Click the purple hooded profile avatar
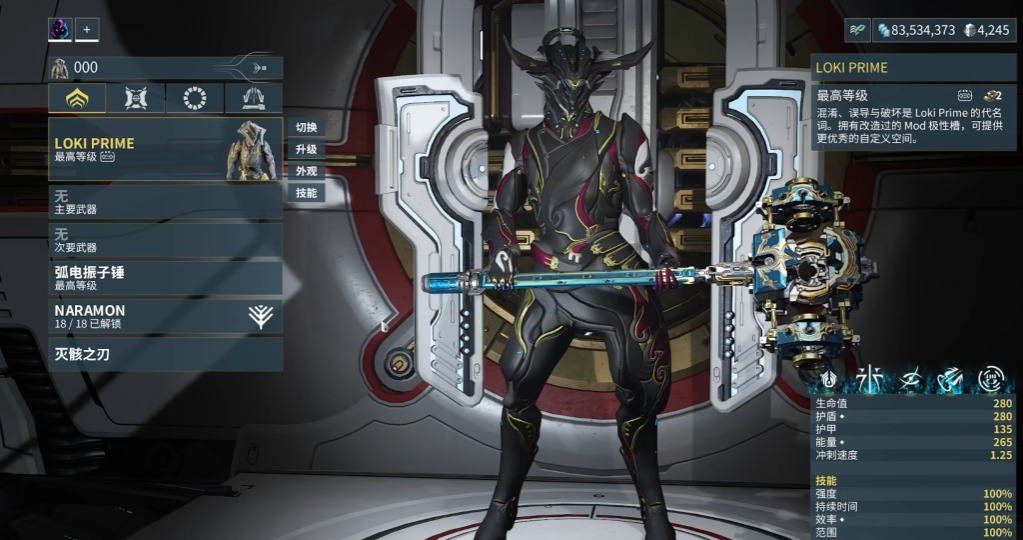 coord(60,30)
